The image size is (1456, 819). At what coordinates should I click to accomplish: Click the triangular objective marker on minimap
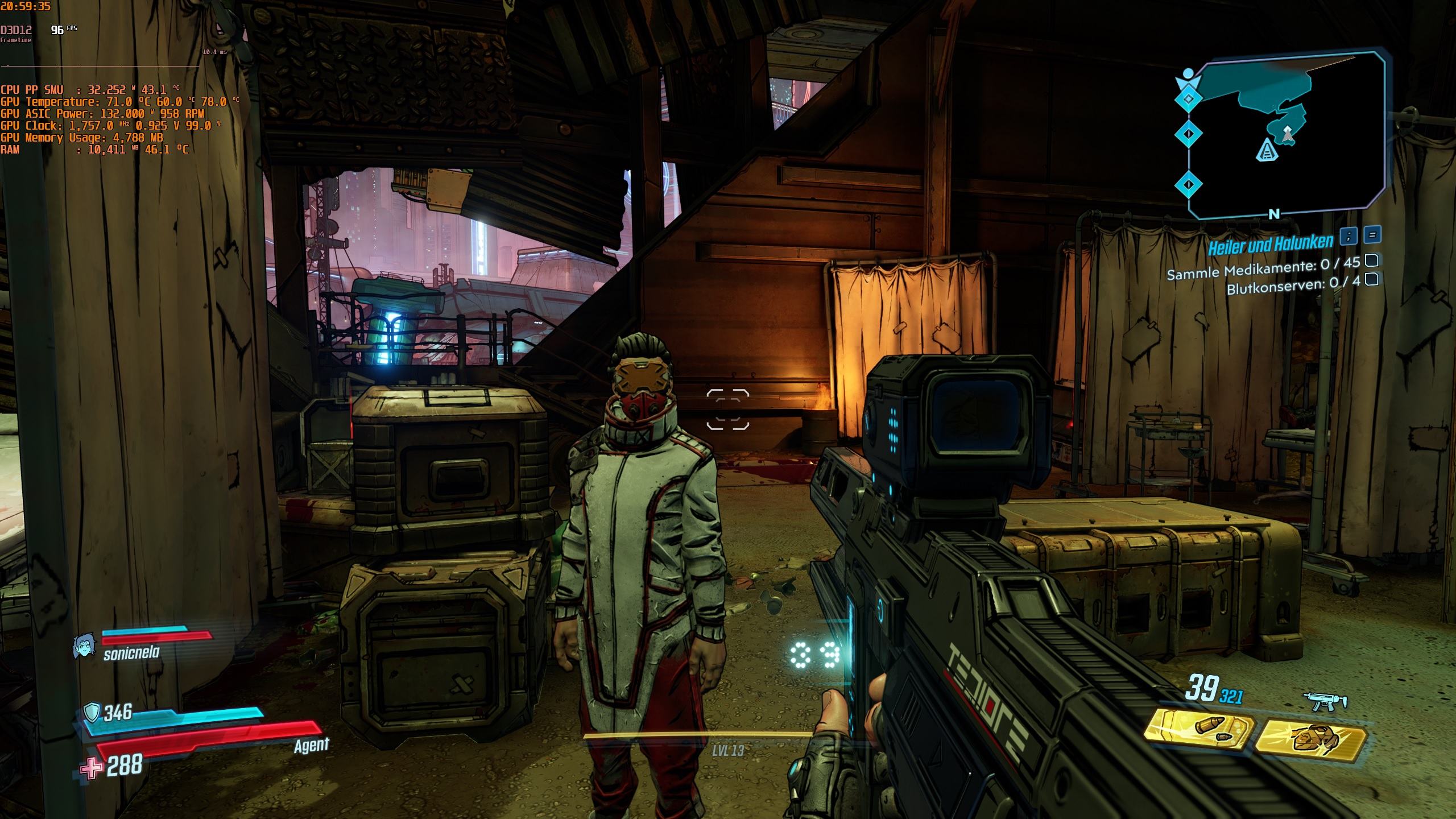pyautogui.click(x=1266, y=151)
